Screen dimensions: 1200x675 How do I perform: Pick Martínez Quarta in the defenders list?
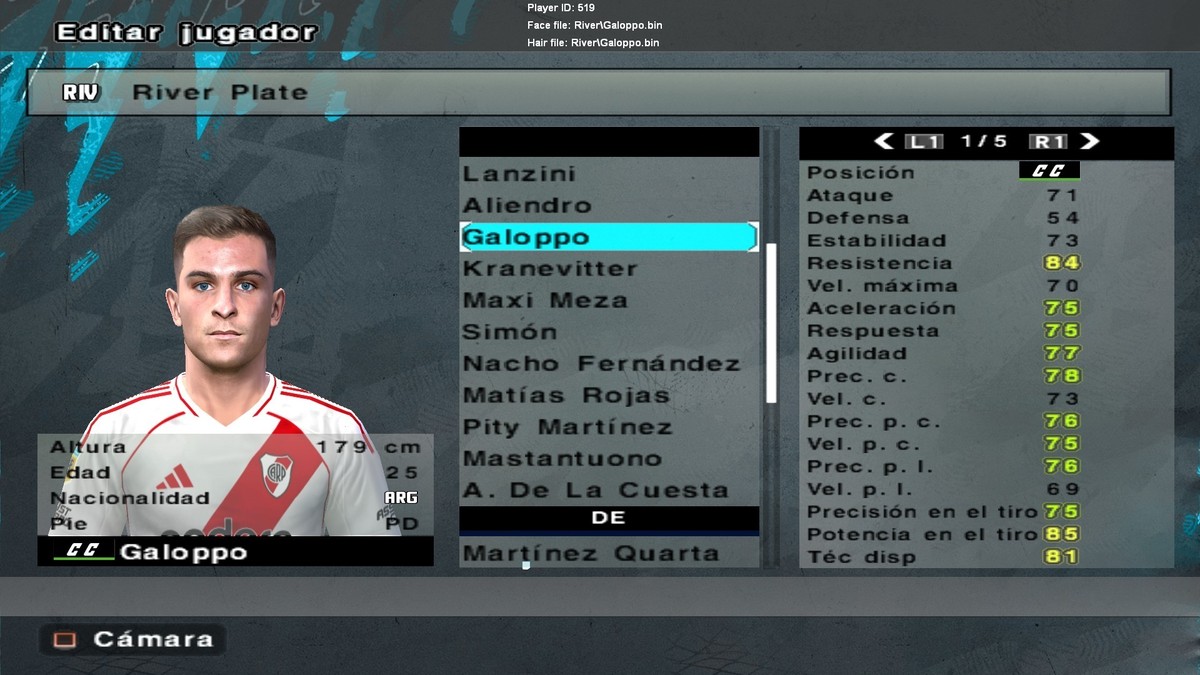tap(591, 553)
